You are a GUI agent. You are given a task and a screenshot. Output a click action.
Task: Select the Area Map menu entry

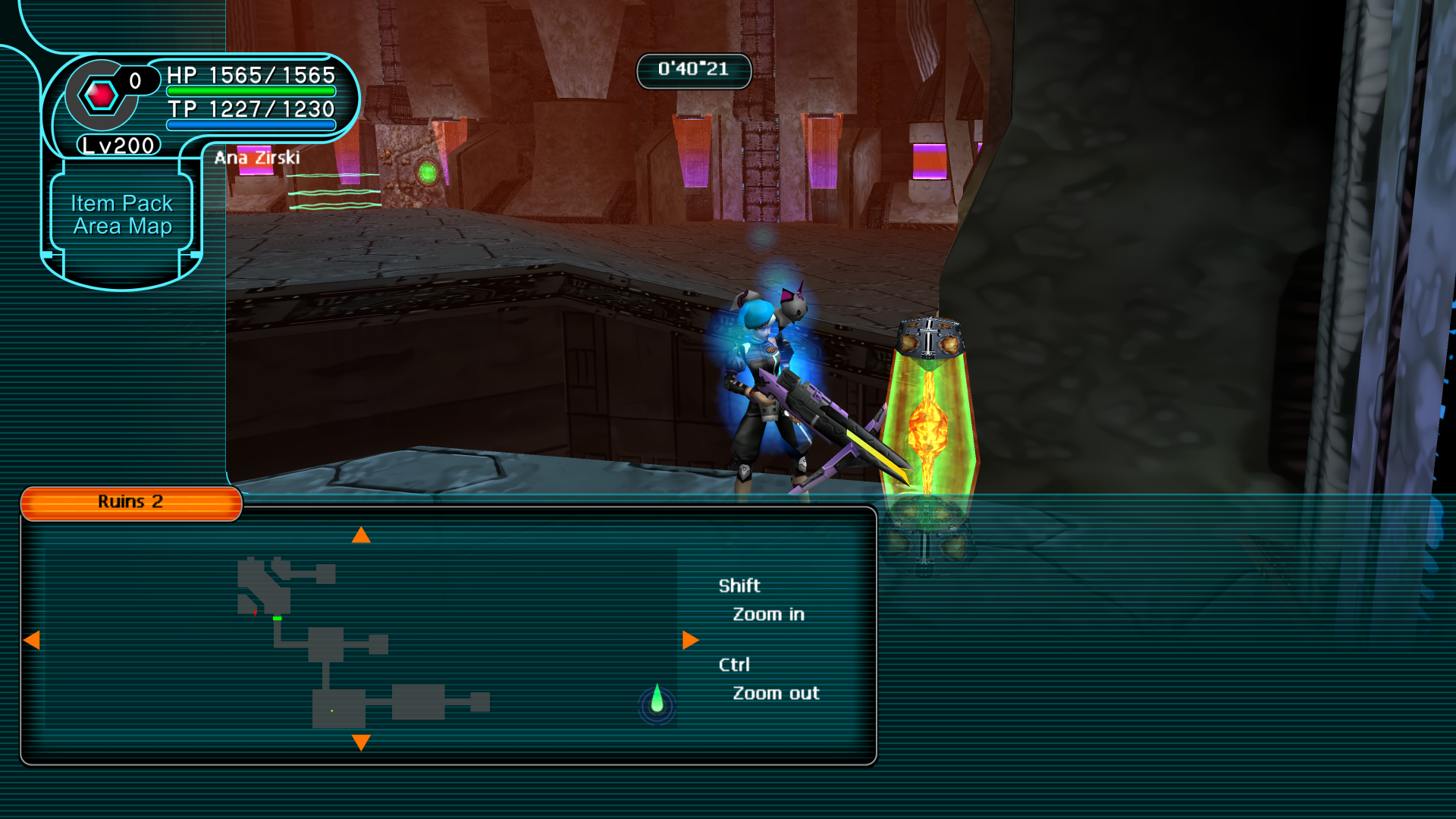(122, 226)
